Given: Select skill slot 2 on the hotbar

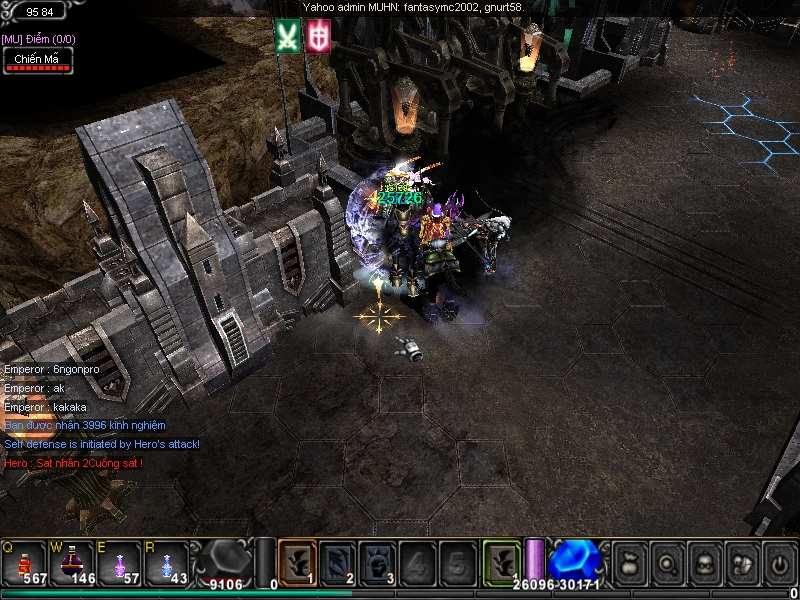Looking at the screenshot, I should (337, 560).
